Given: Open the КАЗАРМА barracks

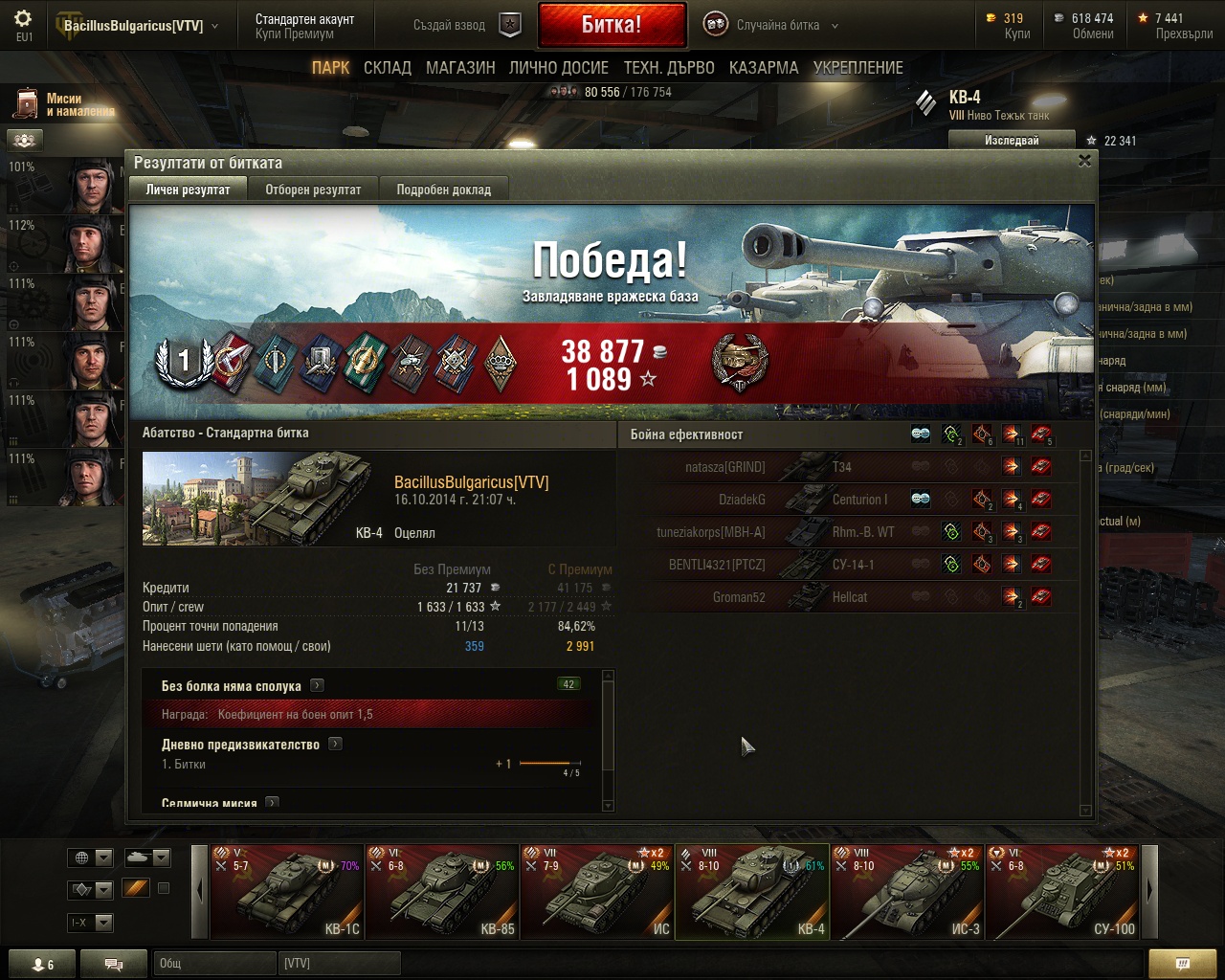Looking at the screenshot, I should pos(763,68).
